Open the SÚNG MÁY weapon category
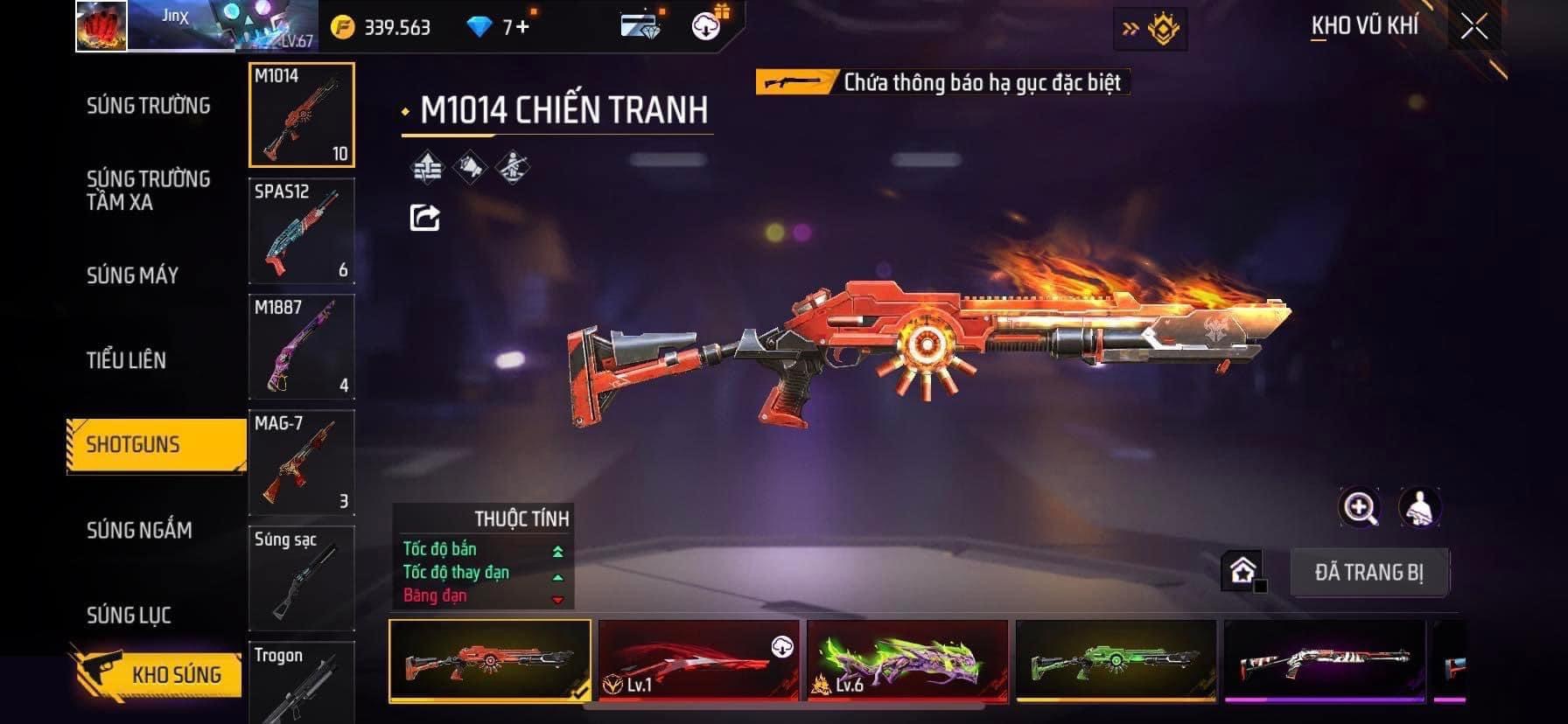Viewport: 1568px width, 724px height. [x=132, y=275]
